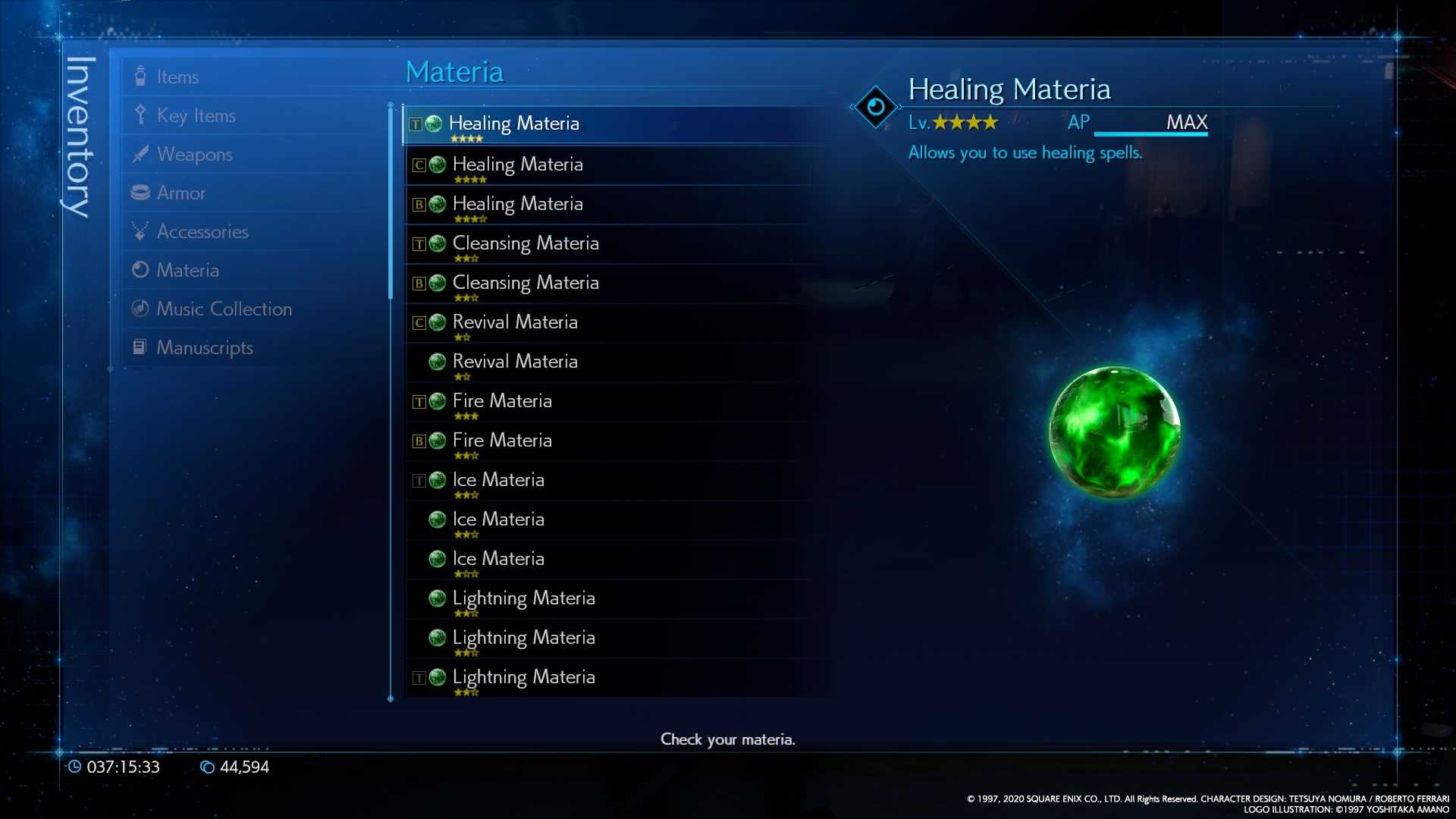Select the Fire Materia tagged T
The width and height of the screenshot is (1456, 819).
501,401
